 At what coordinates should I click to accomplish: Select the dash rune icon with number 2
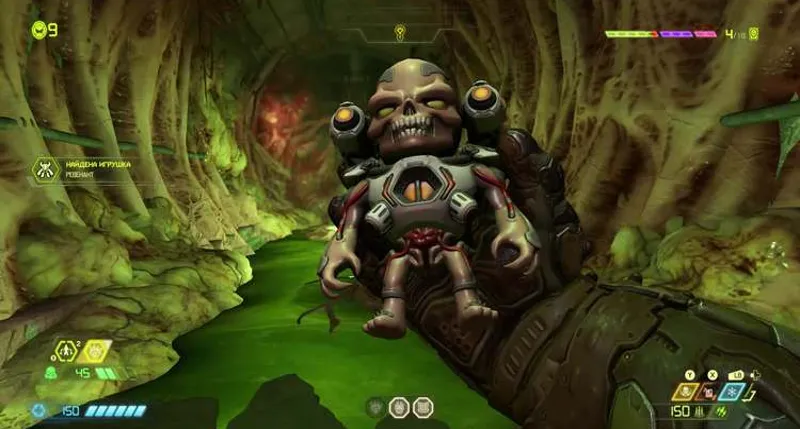(67, 351)
